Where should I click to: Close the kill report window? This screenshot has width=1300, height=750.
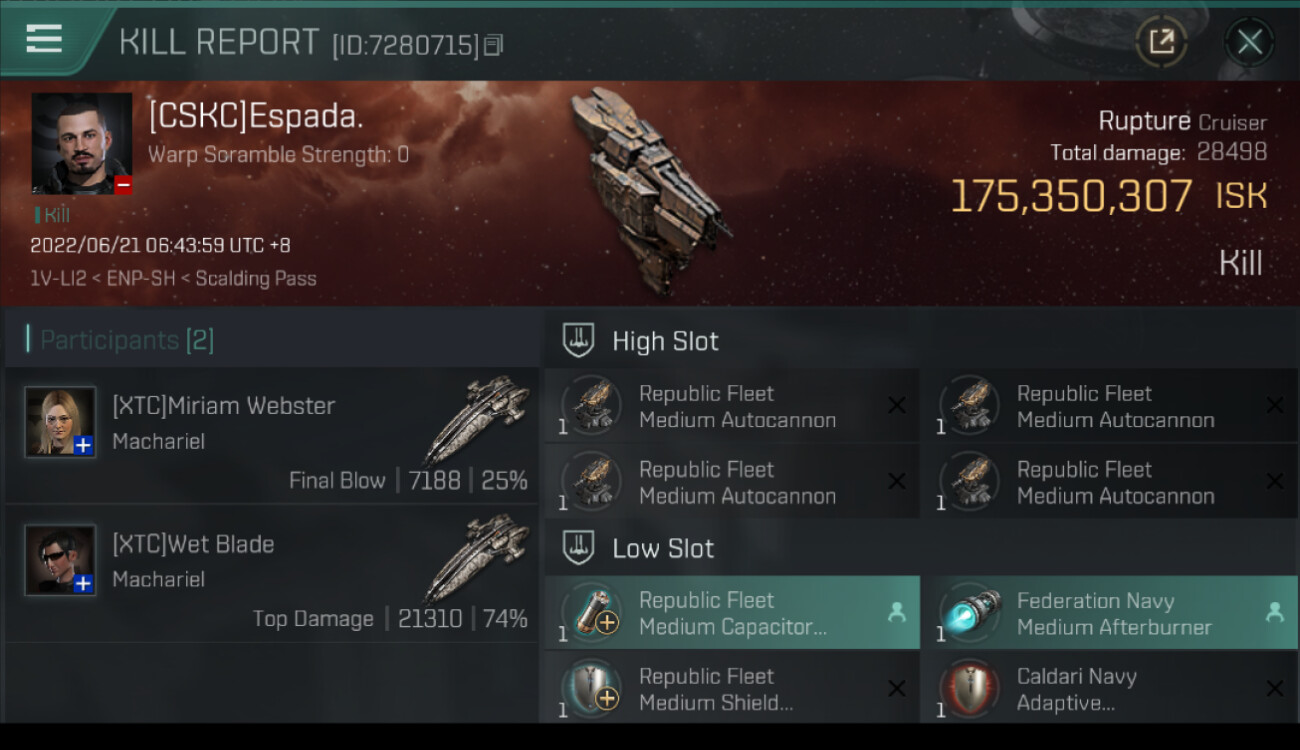(1249, 42)
